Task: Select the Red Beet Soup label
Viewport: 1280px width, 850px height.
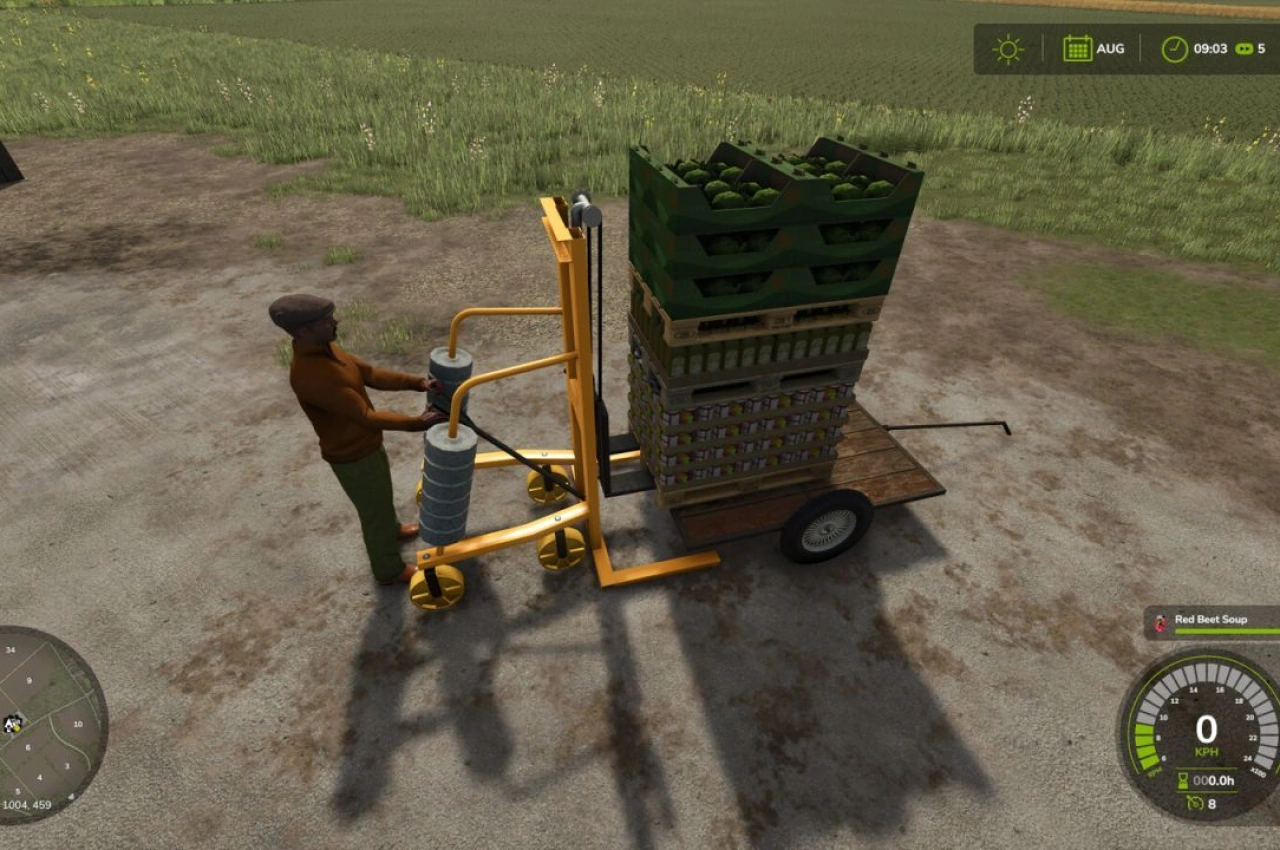Action: [x=1212, y=619]
